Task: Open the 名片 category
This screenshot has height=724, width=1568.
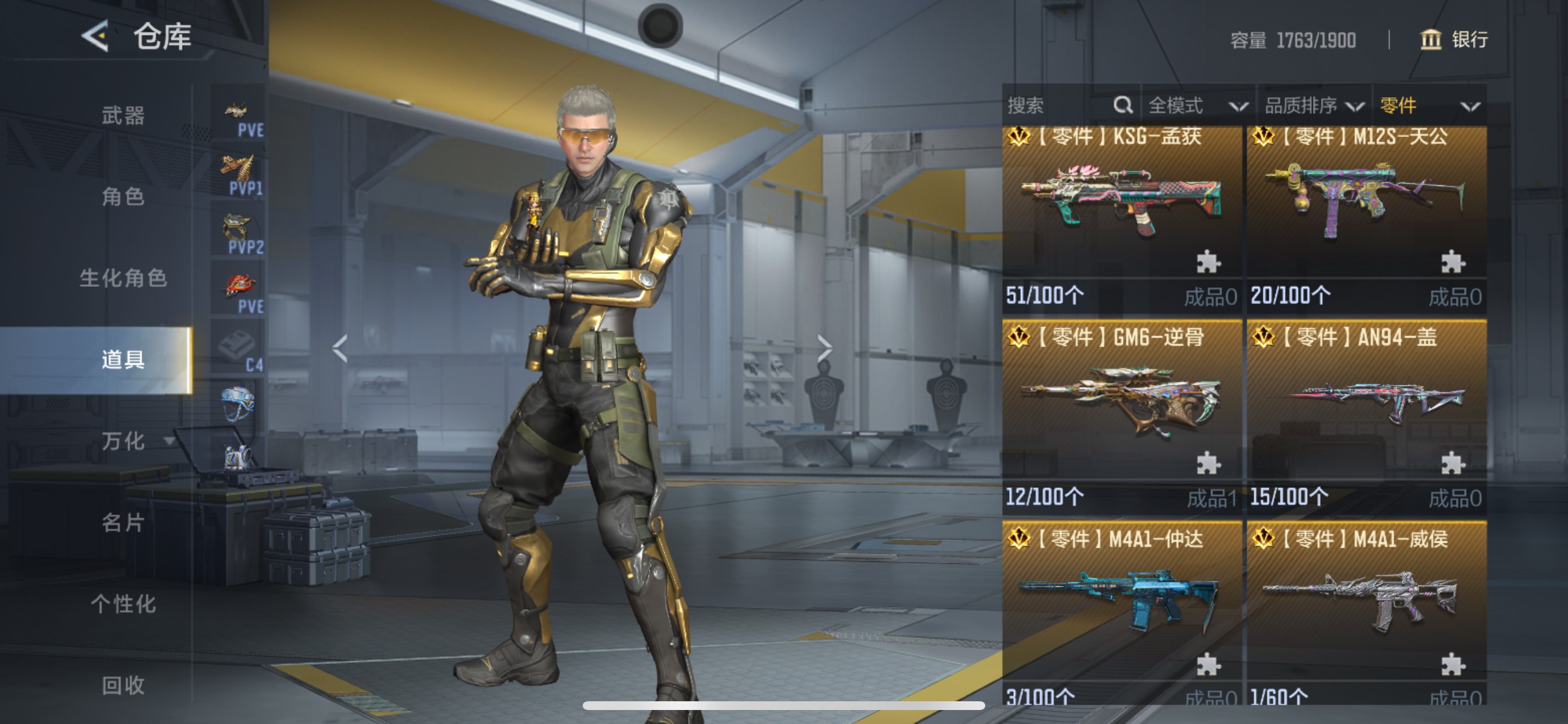Action: [123, 522]
